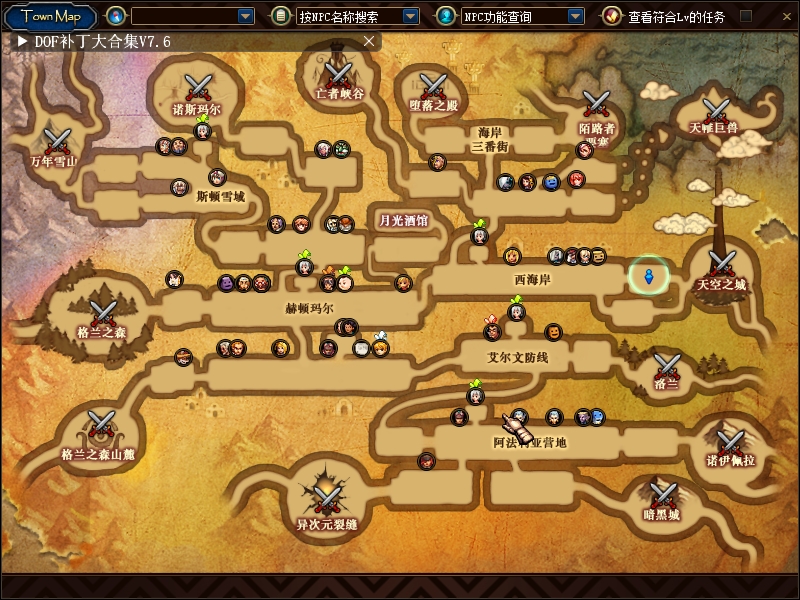Toggle the 查看符合Lv的任务 checkbox

[x=745, y=16]
